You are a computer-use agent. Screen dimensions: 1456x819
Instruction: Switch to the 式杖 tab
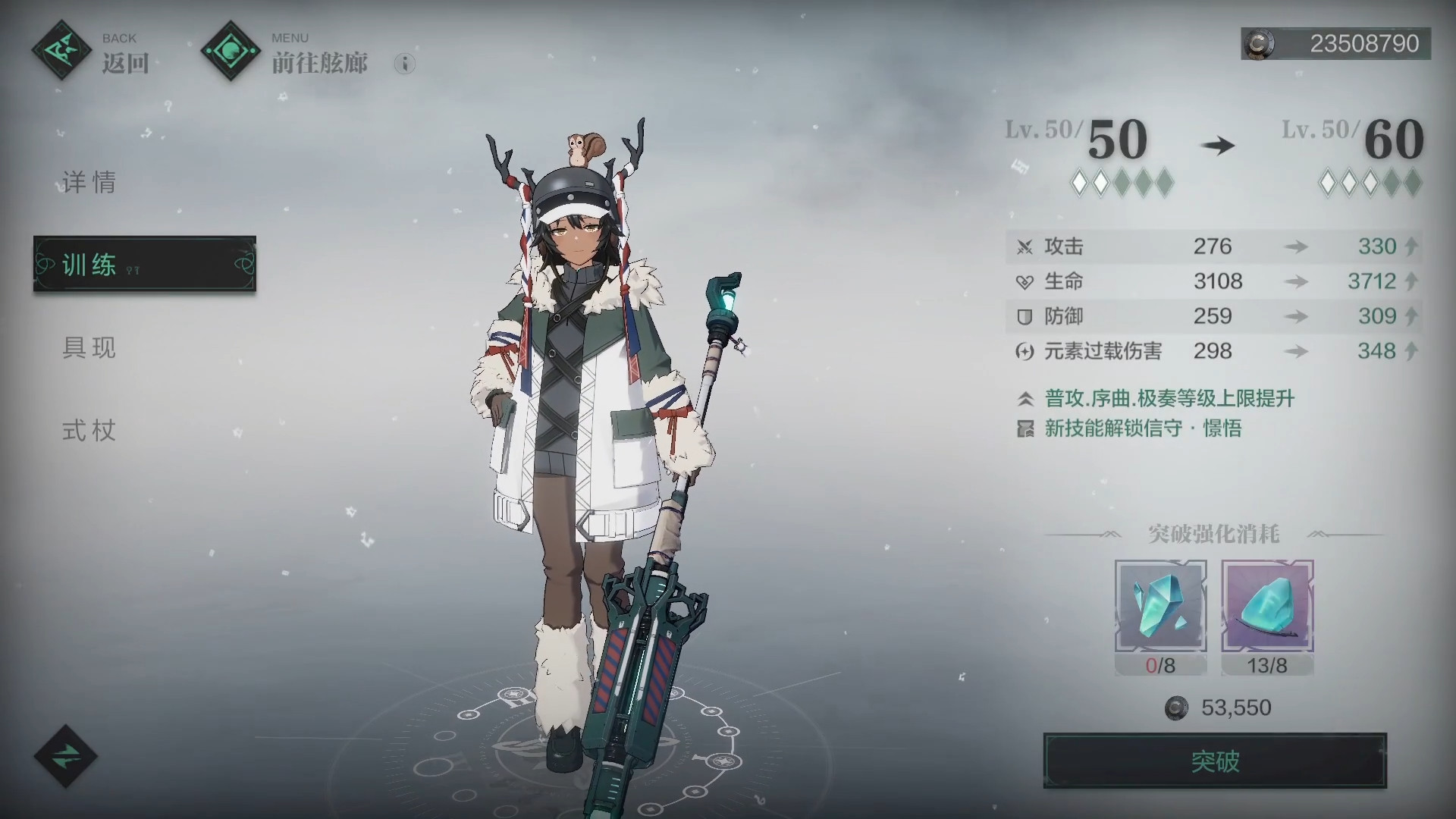click(x=89, y=431)
